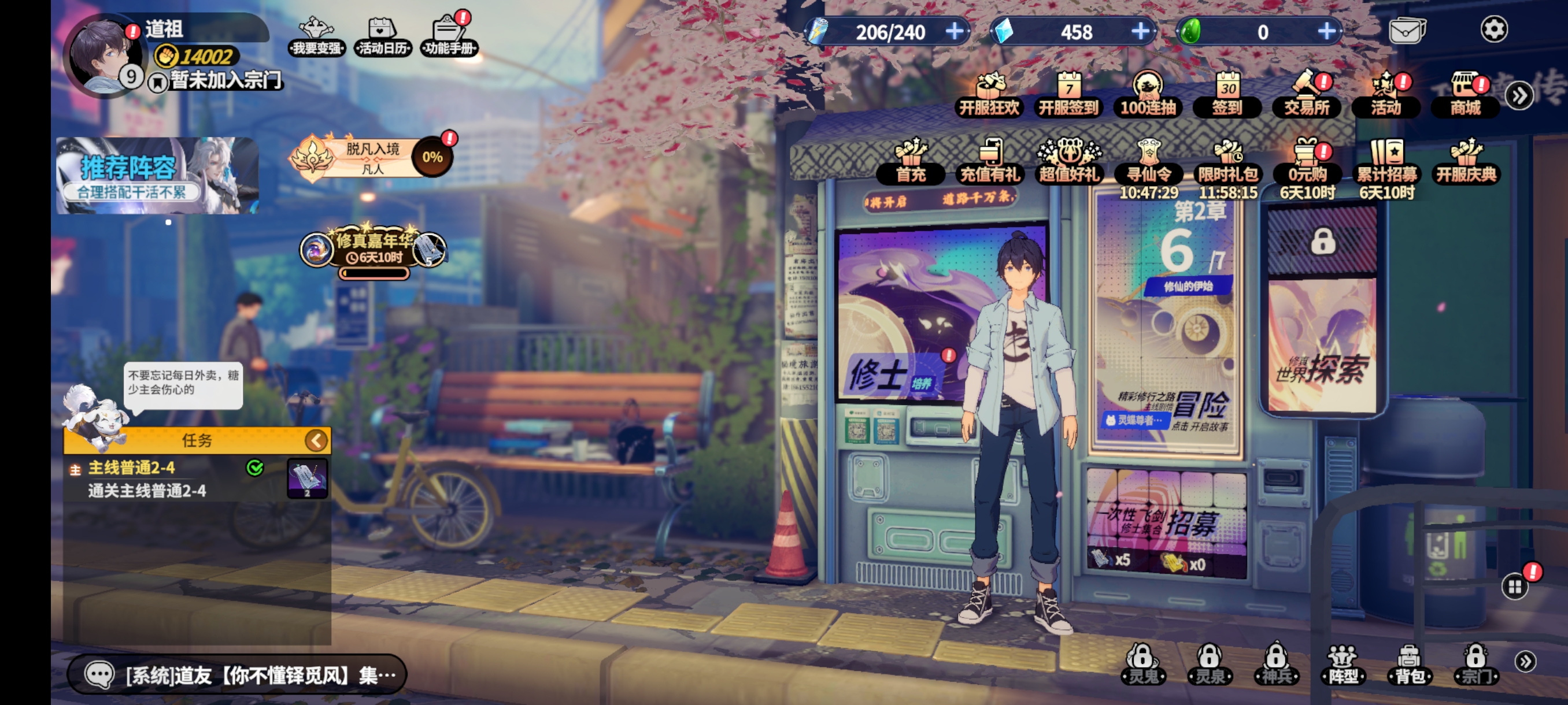This screenshot has width=1568, height=705.
Task: Open the 100连抽 event
Action: coord(1148,95)
